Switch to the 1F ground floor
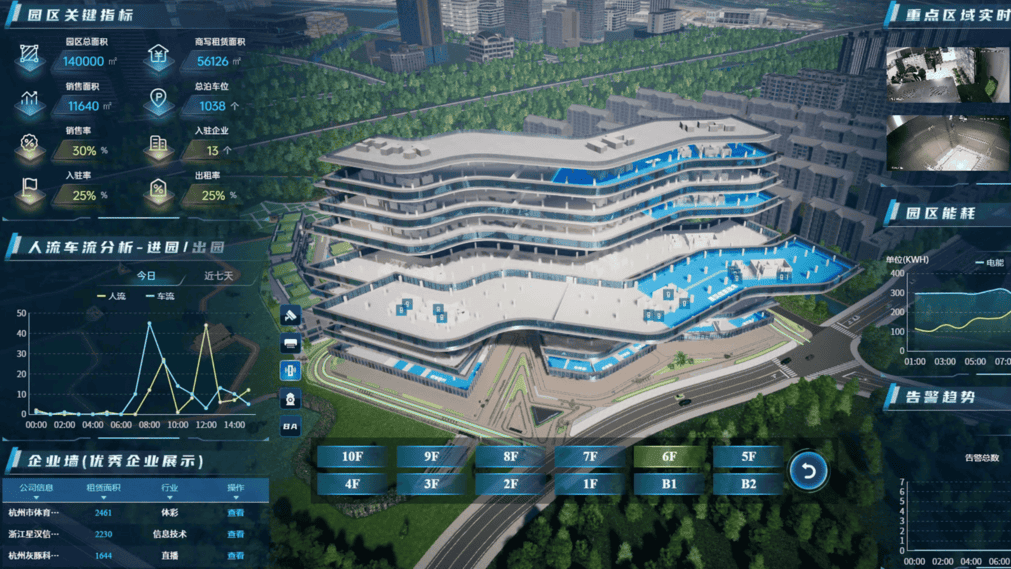Screen dimensions: 1011x569 (589, 484)
